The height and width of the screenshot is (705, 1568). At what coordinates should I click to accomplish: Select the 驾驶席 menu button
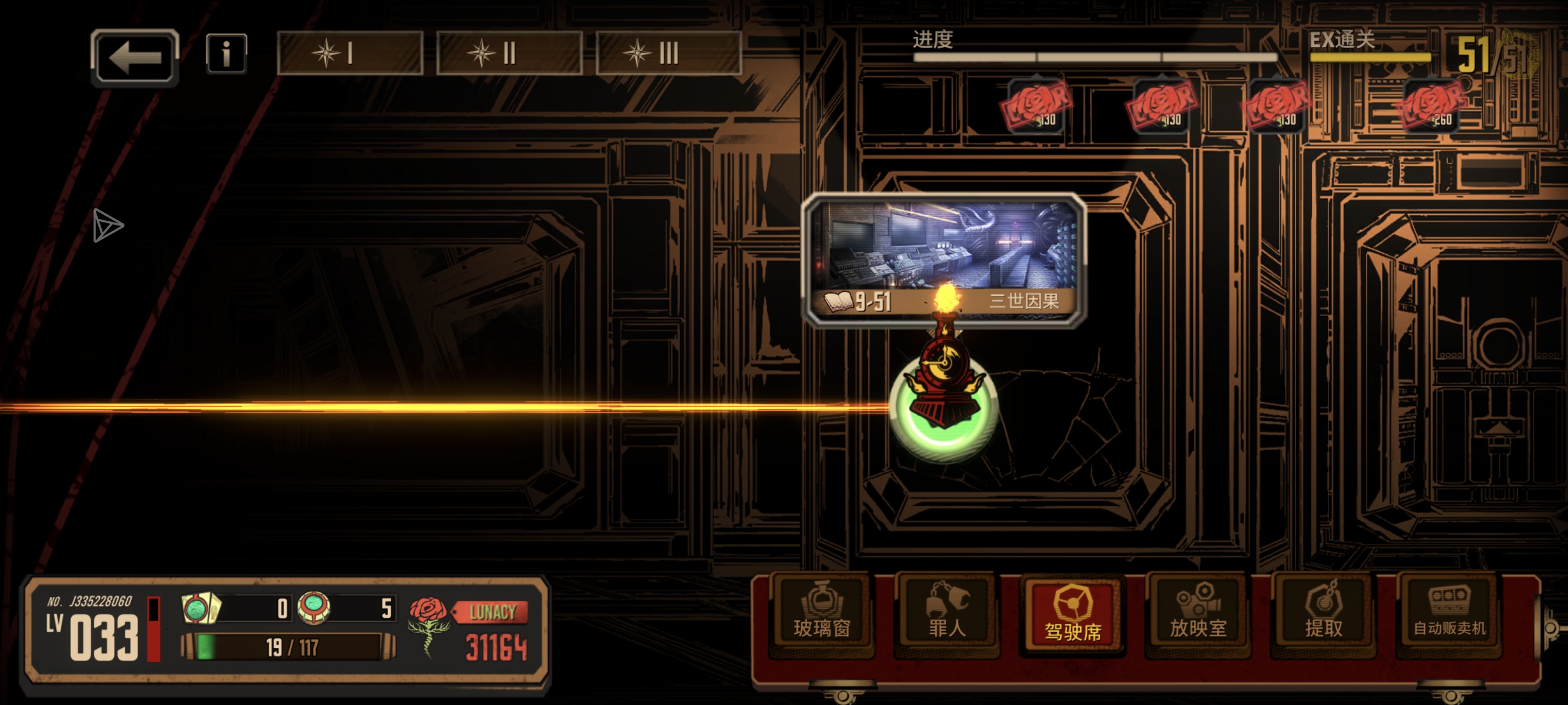(x=1073, y=614)
